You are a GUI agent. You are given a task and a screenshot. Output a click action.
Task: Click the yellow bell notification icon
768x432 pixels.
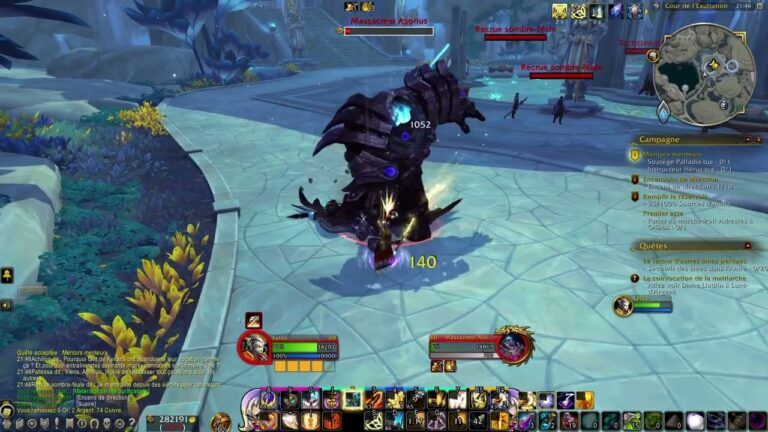[6, 275]
